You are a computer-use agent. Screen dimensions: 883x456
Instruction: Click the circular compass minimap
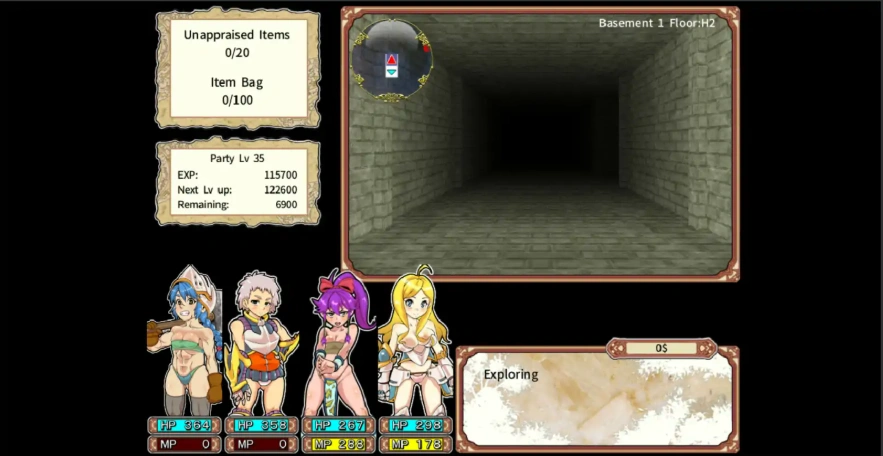tap(391, 60)
